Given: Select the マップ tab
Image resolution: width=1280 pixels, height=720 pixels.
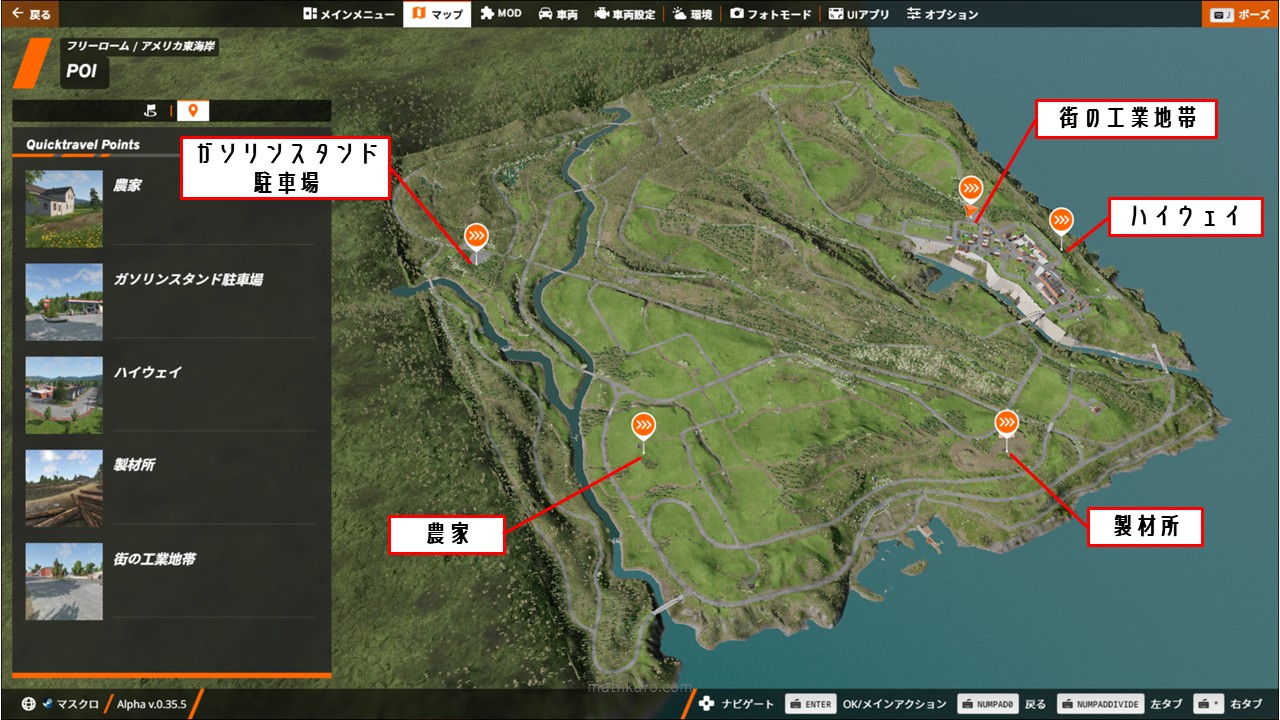Looking at the screenshot, I should point(437,14).
